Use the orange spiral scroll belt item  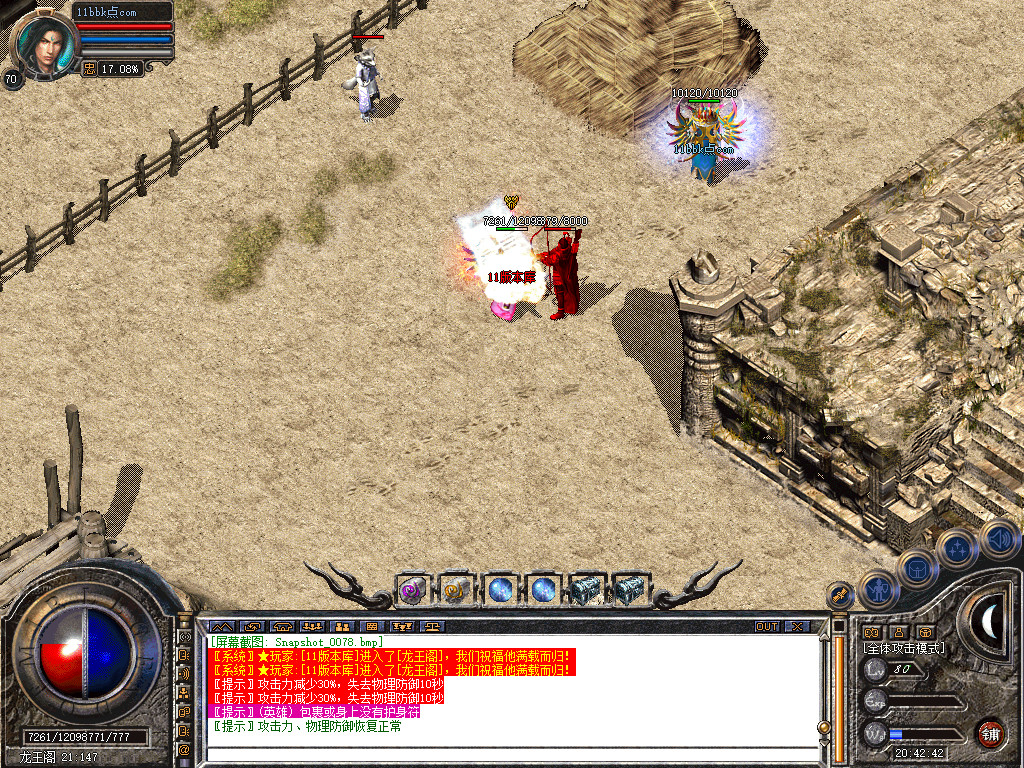point(456,590)
